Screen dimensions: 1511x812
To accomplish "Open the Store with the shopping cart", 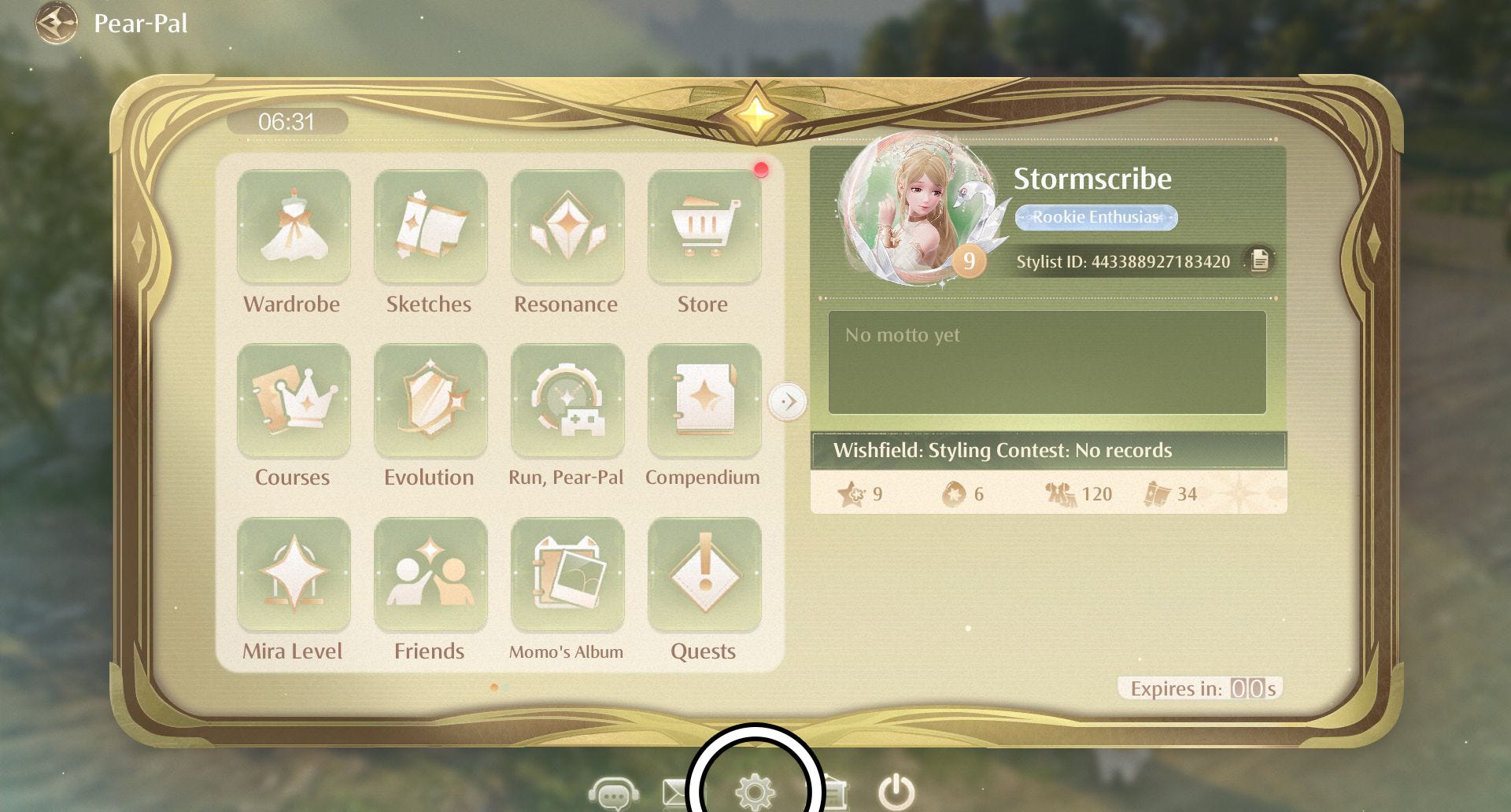I will pyautogui.click(x=704, y=227).
